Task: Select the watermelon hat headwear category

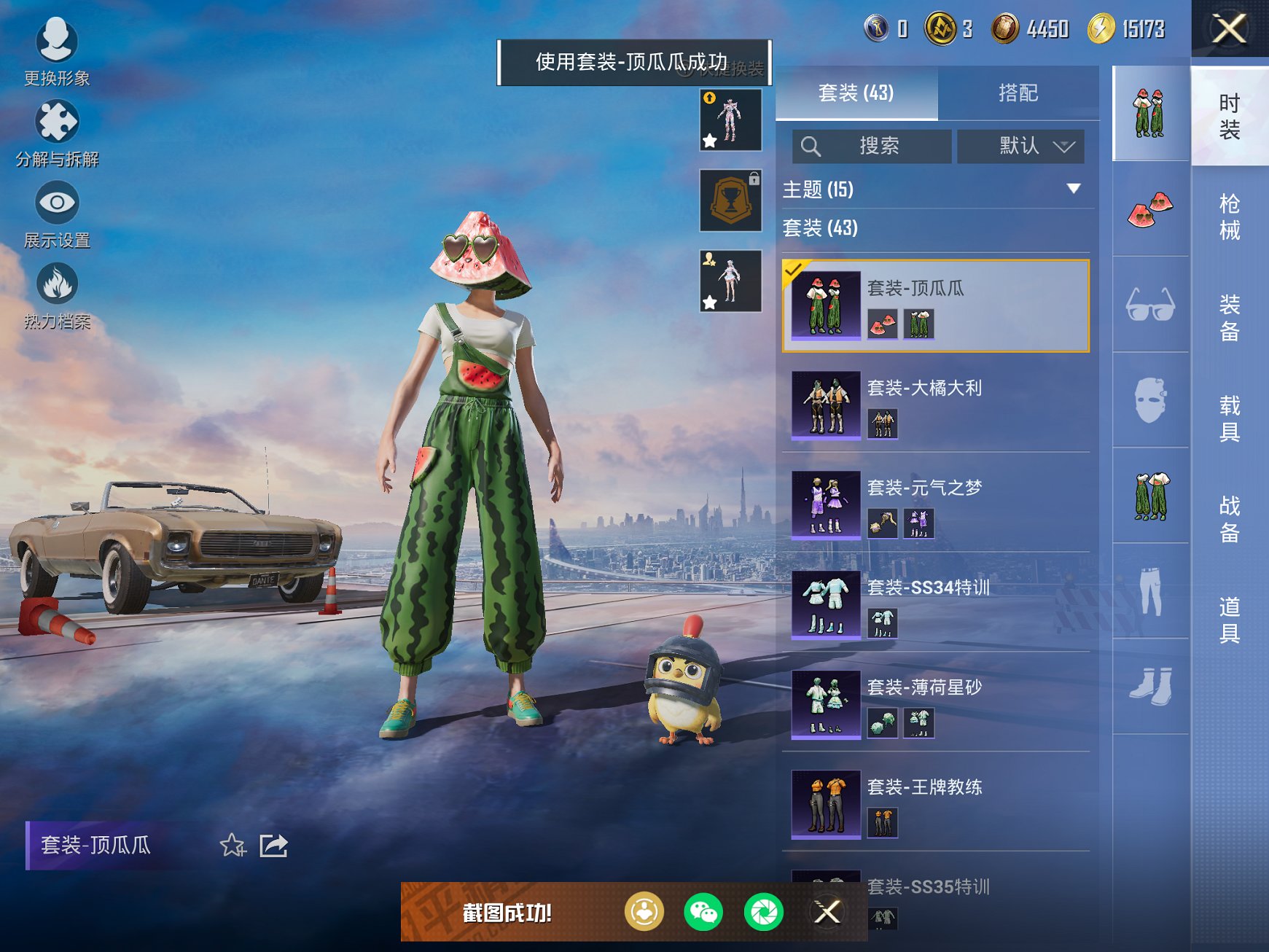Action: (1149, 210)
